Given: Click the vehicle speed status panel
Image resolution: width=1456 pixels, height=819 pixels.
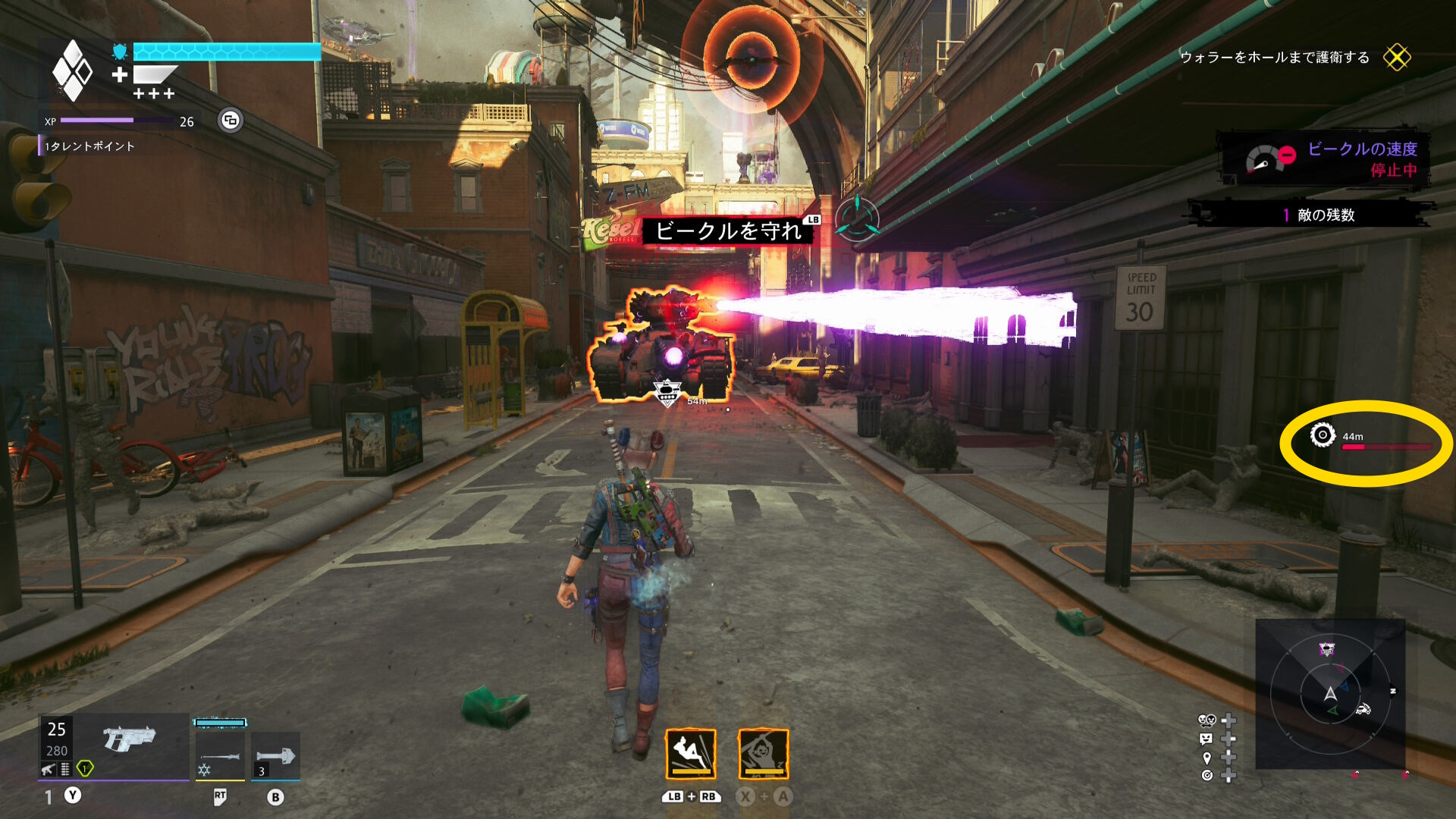Looking at the screenshot, I should pos(1324,159).
